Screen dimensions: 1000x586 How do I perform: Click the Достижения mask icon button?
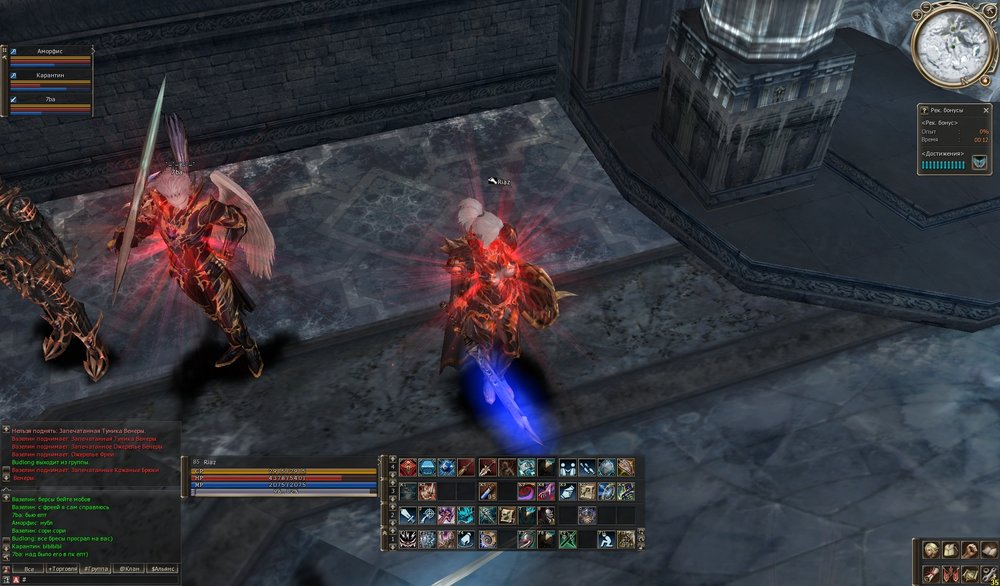[x=980, y=163]
